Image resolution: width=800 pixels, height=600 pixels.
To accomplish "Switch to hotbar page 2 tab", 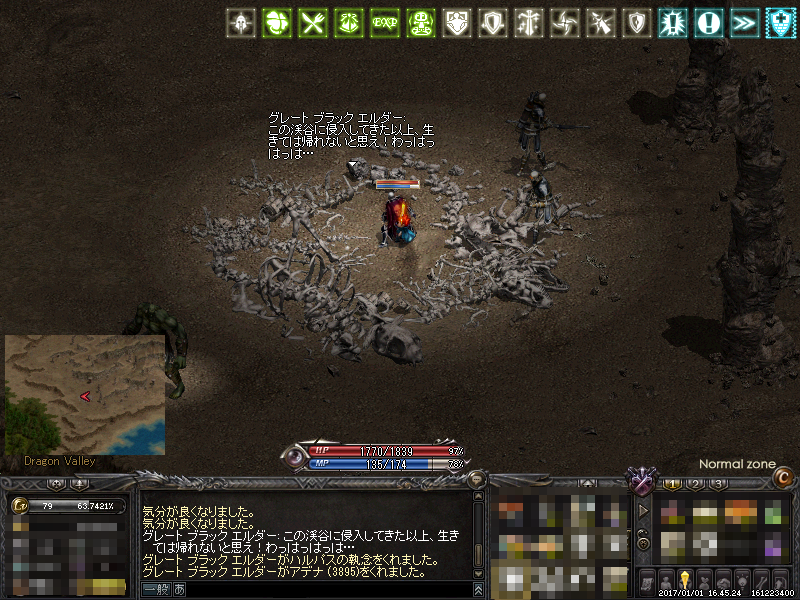I will [696, 485].
